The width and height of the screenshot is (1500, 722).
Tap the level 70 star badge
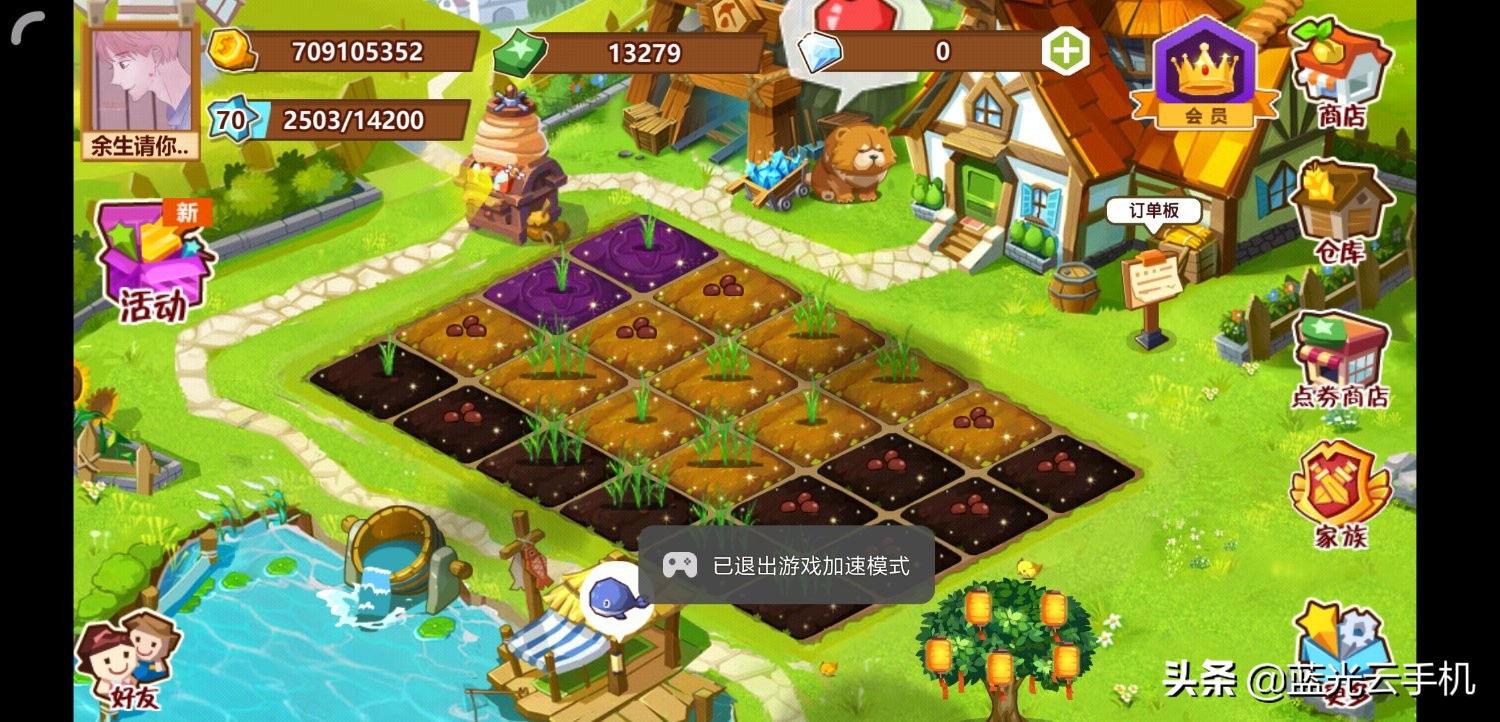point(232,120)
